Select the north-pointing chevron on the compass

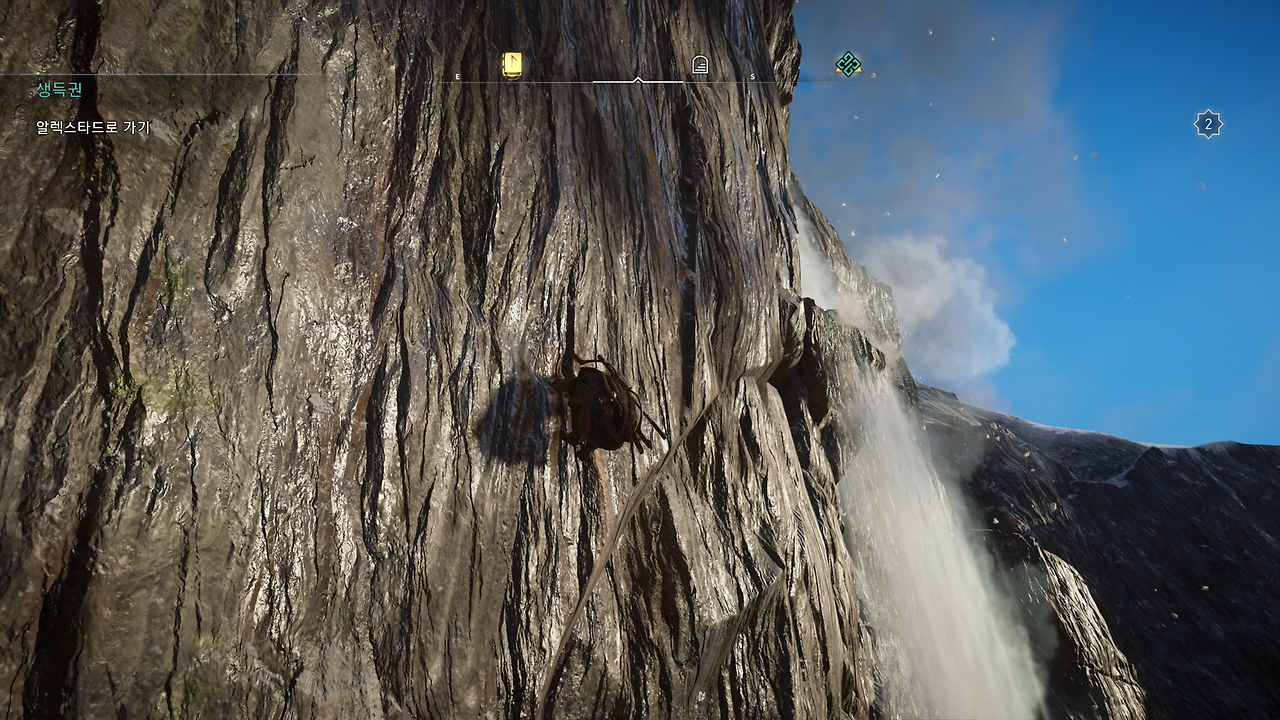pos(638,78)
